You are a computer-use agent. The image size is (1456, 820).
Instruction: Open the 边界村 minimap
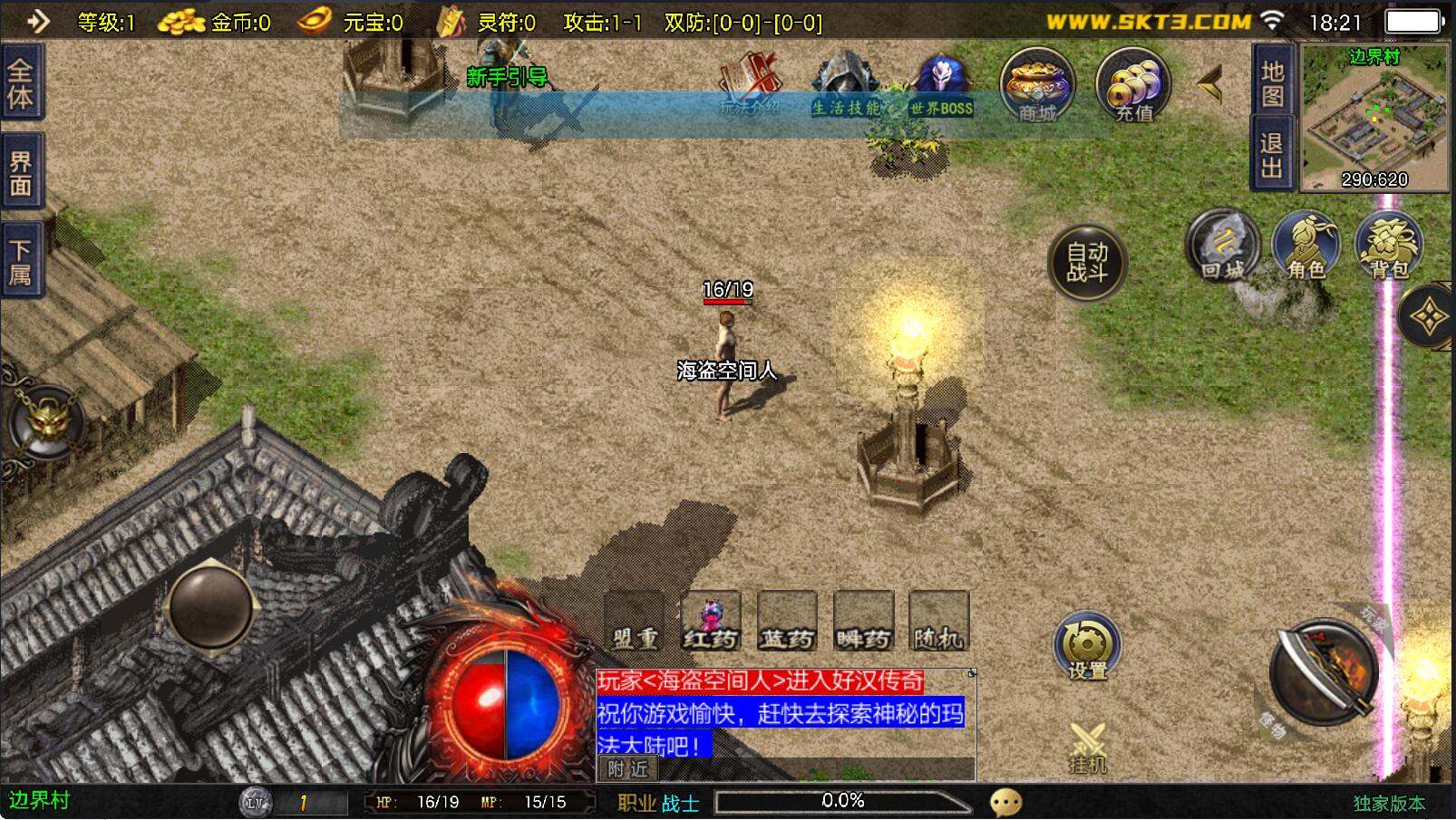pyautogui.click(x=1374, y=118)
